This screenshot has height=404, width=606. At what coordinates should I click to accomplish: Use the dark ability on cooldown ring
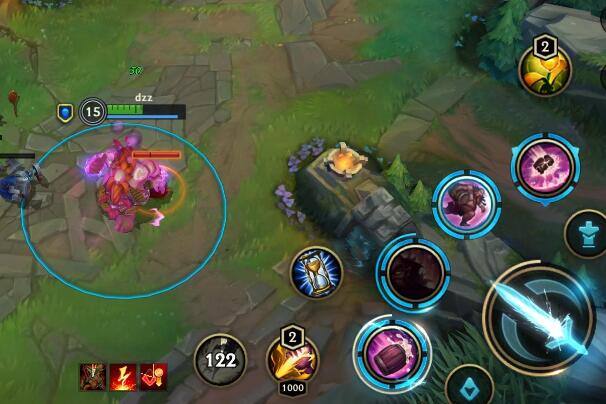point(411,271)
